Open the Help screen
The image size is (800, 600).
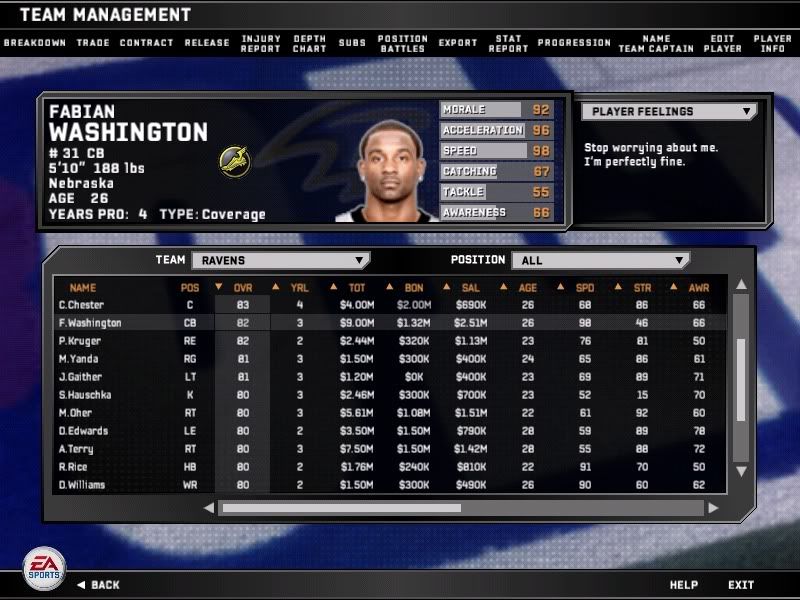coord(683,585)
